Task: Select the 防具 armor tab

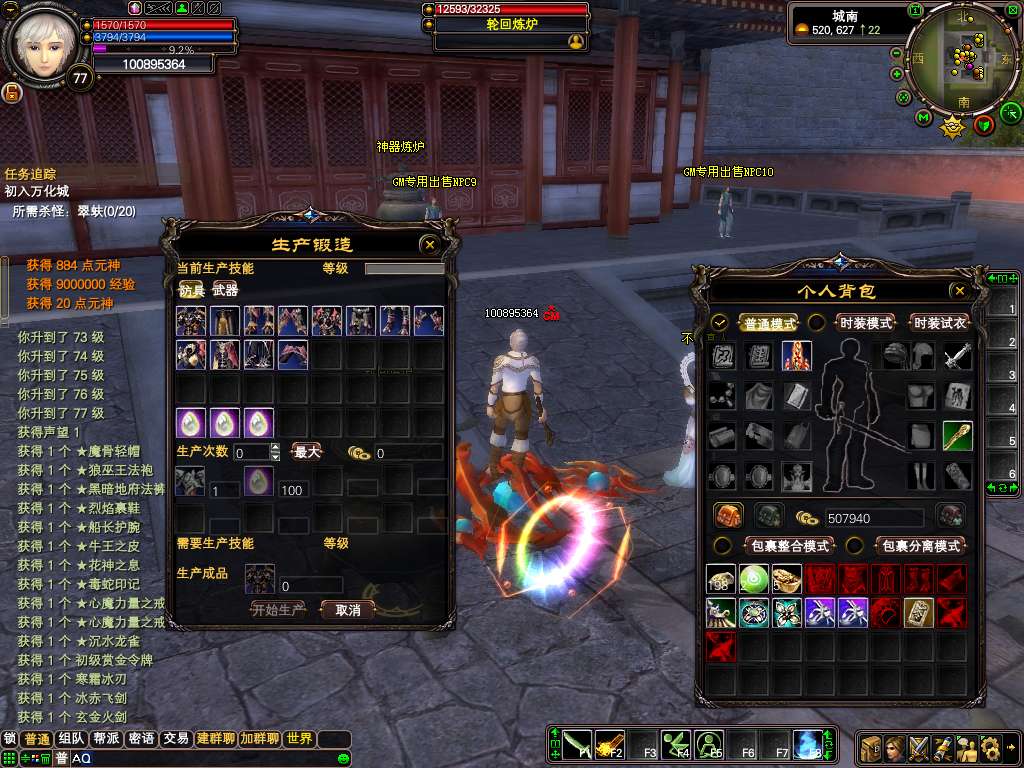Action: click(191, 290)
